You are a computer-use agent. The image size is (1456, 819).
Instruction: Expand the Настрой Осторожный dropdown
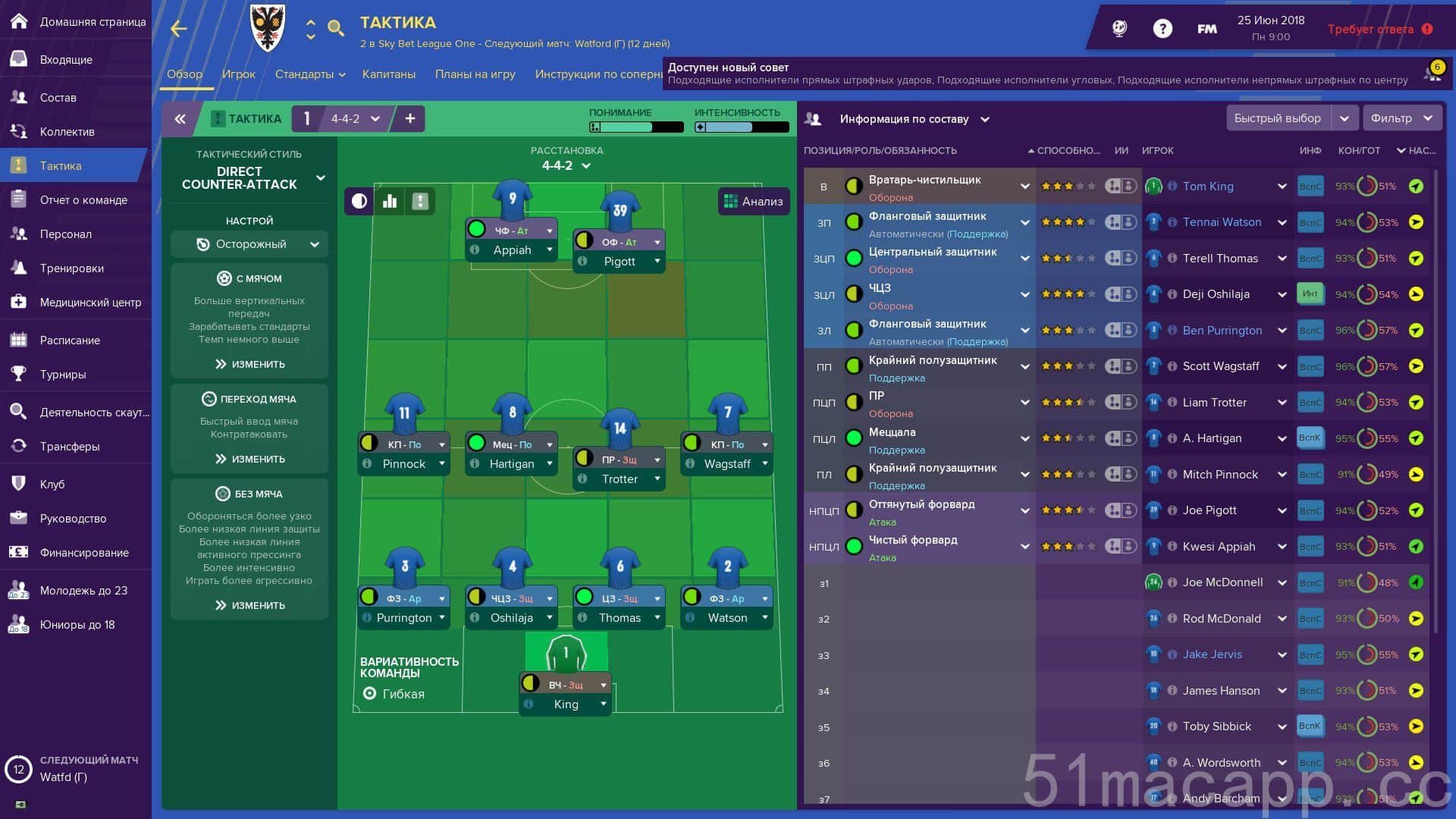coord(249,244)
